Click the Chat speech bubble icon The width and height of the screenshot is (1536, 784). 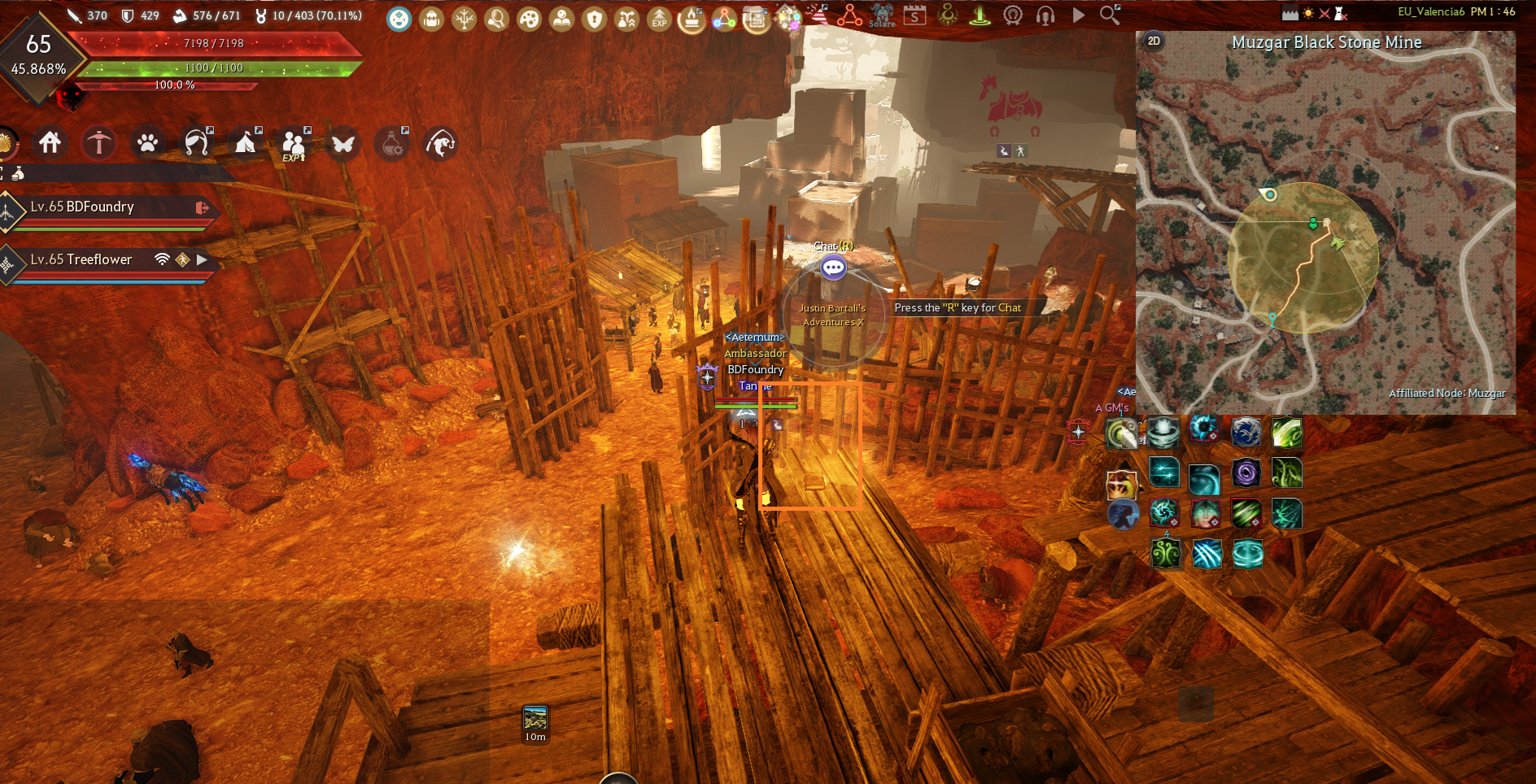[833, 267]
